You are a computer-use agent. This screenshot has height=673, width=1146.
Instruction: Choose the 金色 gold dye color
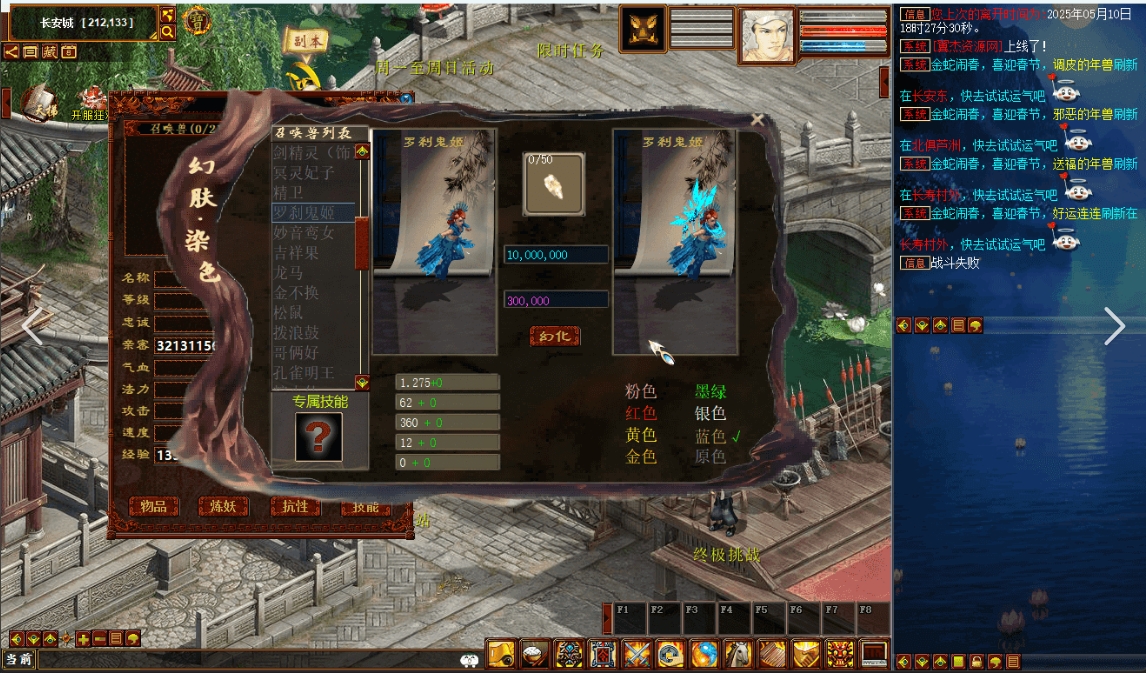click(641, 456)
